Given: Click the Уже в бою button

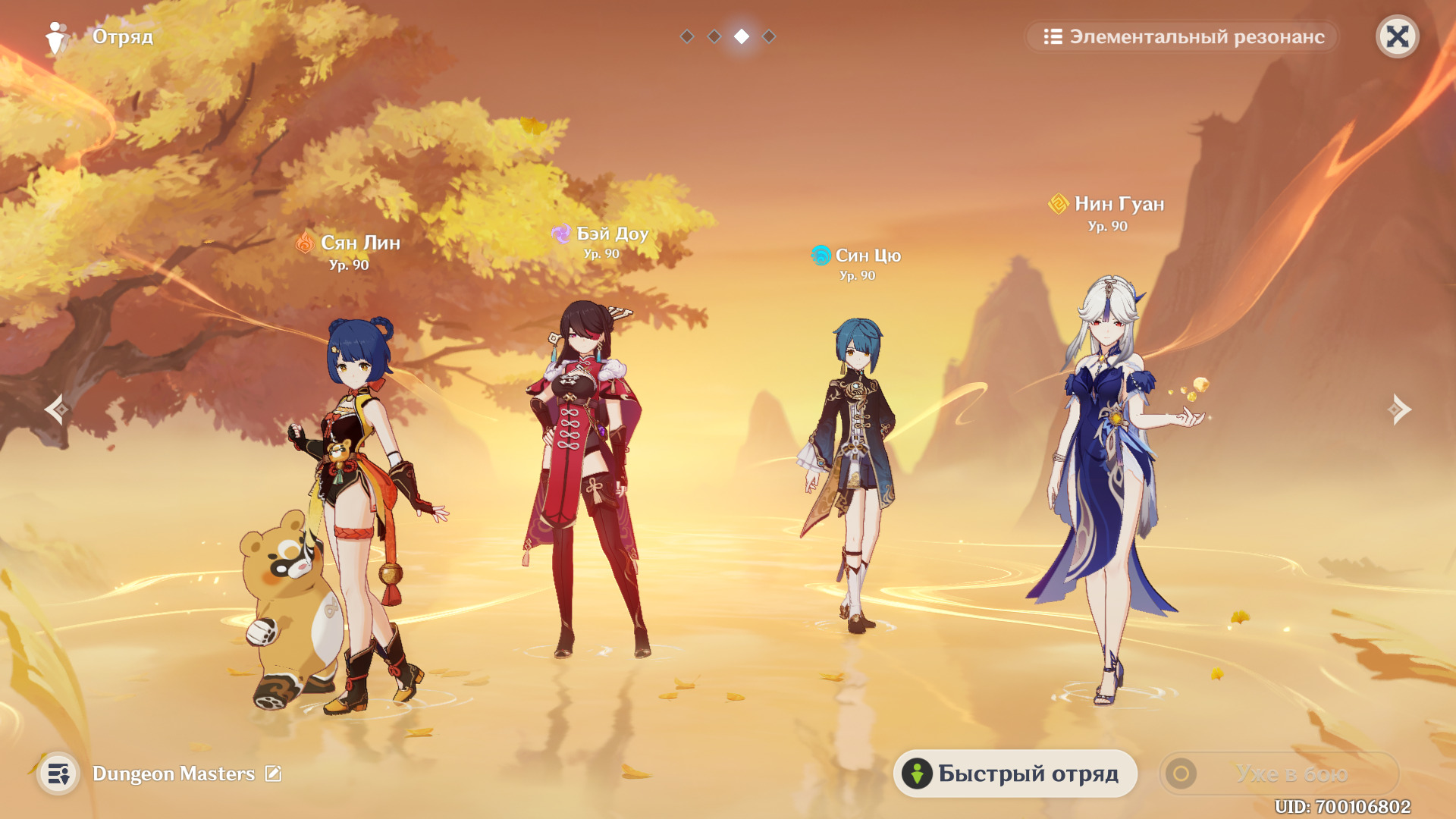Looking at the screenshot, I should pos(1279,773).
